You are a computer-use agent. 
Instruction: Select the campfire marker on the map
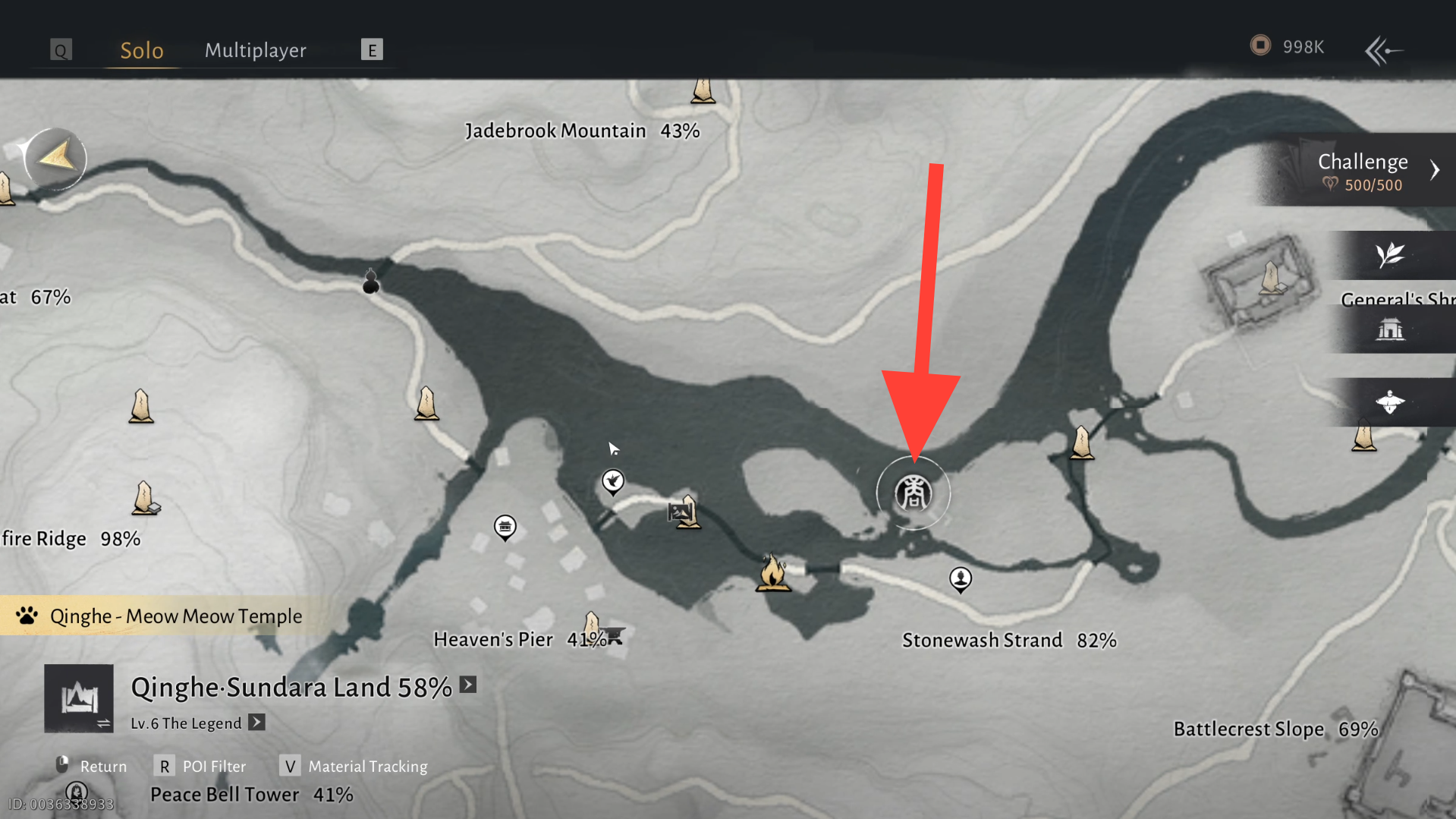[772, 572]
